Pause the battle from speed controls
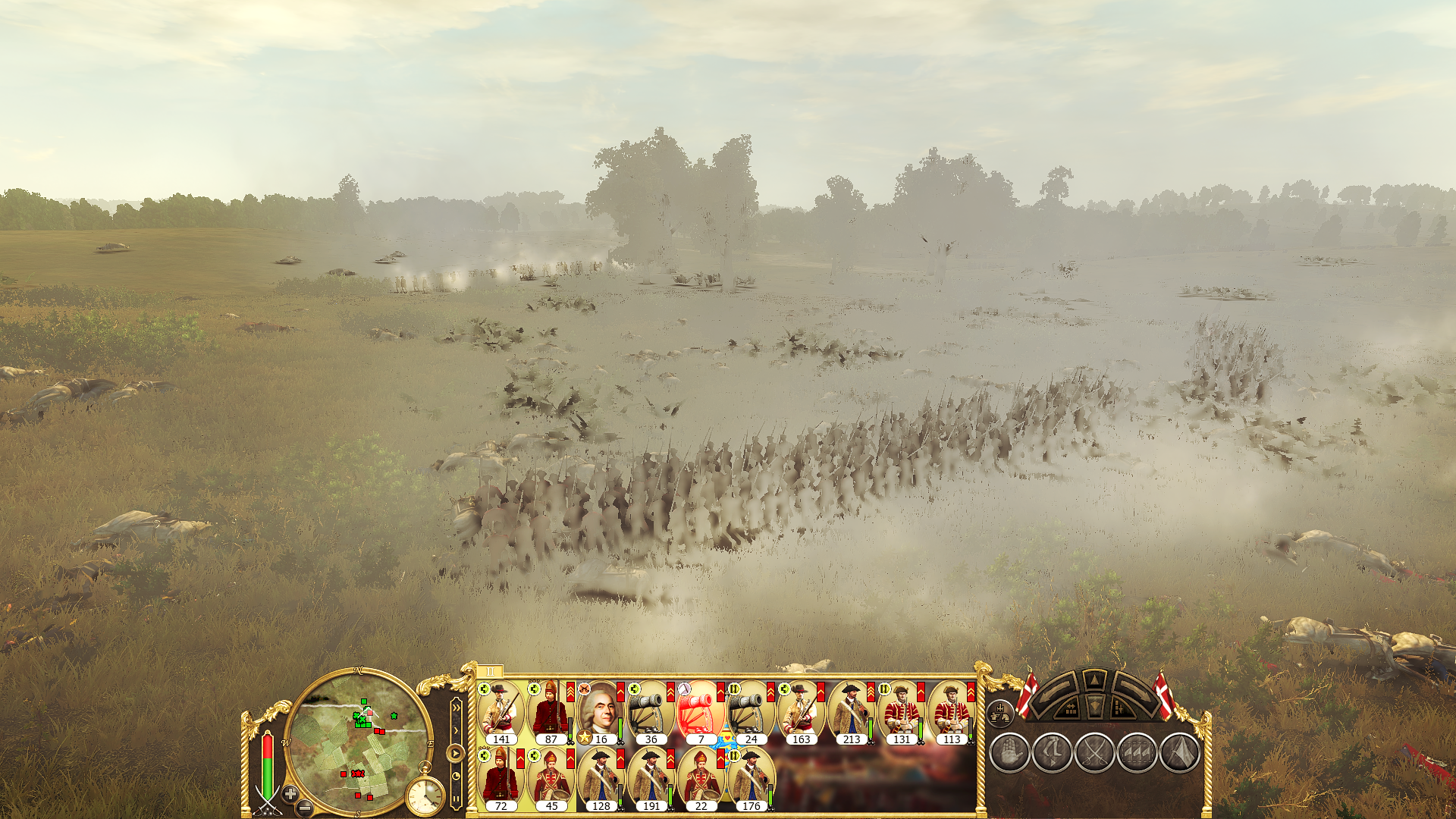The image size is (1456, 819). (456, 798)
